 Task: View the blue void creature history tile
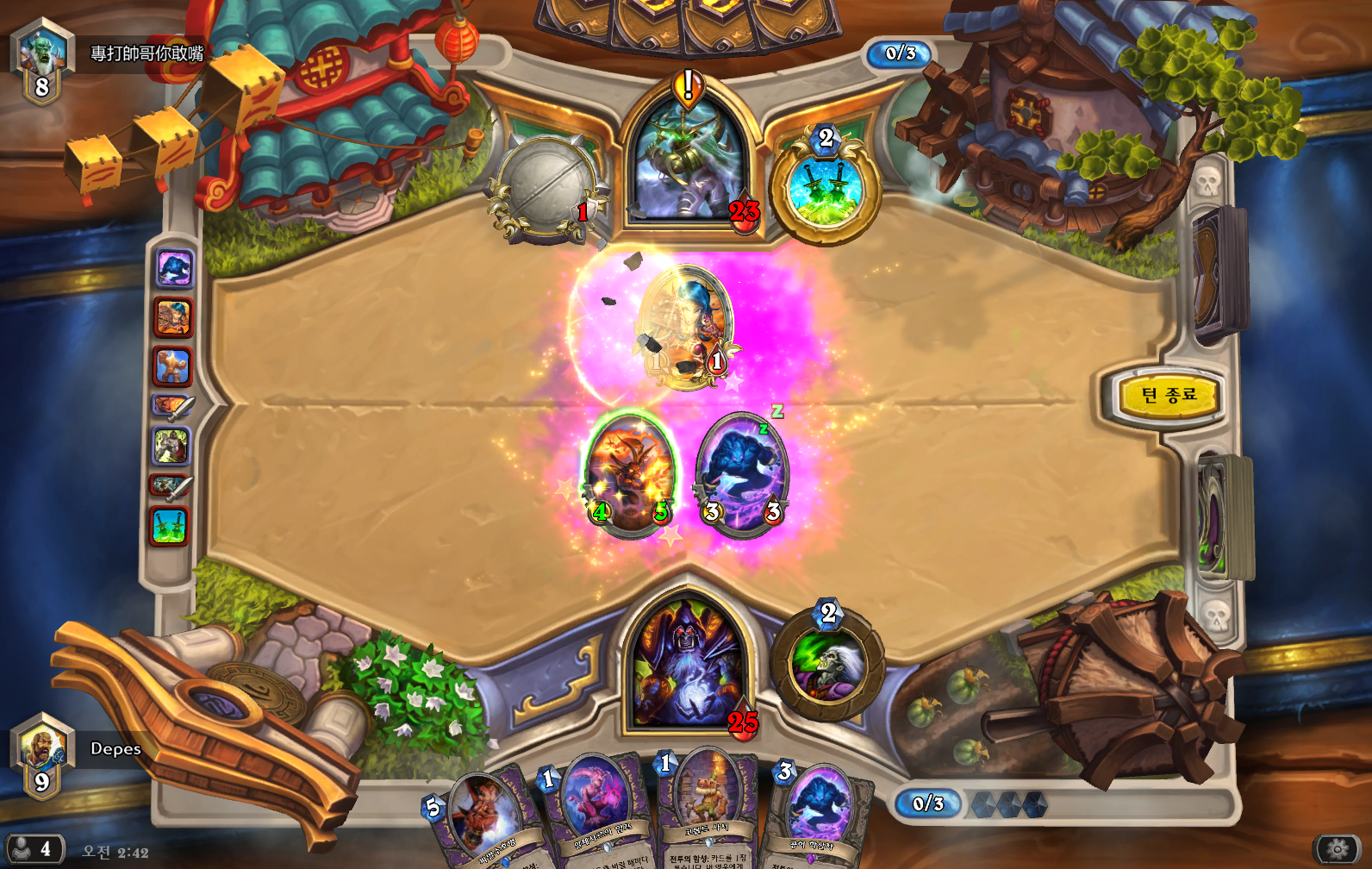coord(174,269)
